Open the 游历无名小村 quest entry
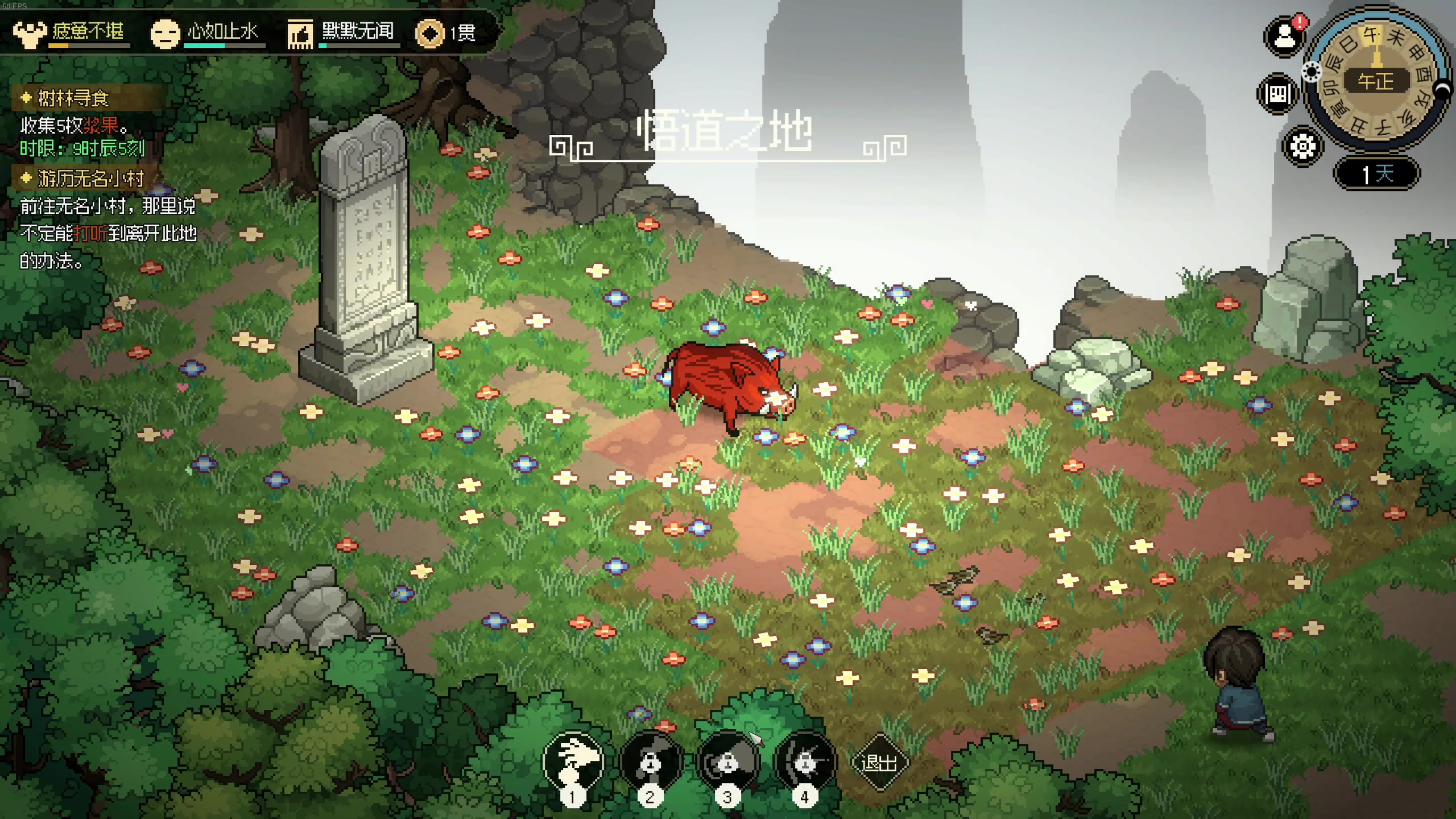Screen dimensions: 1456x819 90,179
